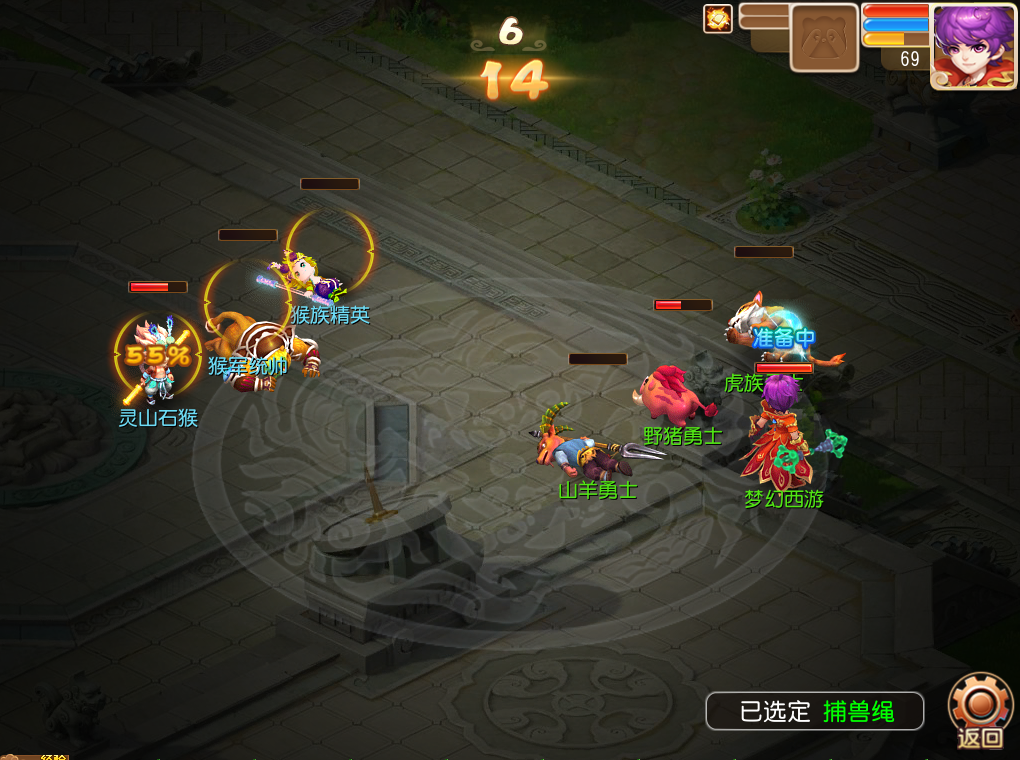Select the empty pet portrait slot
1020x760 pixels.
pyautogui.click(x=824, y=39)
